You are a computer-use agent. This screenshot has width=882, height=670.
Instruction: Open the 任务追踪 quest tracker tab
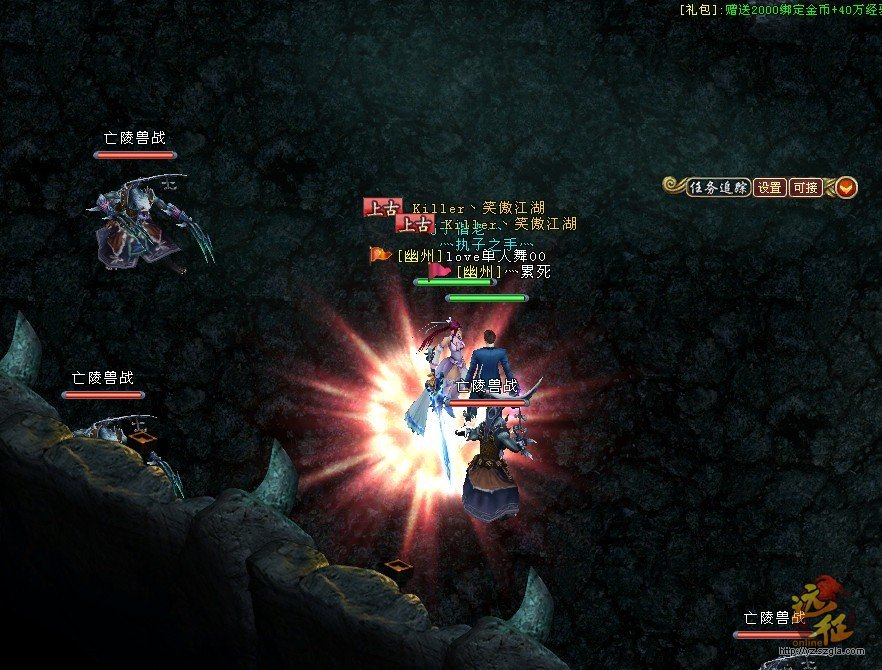718,187
